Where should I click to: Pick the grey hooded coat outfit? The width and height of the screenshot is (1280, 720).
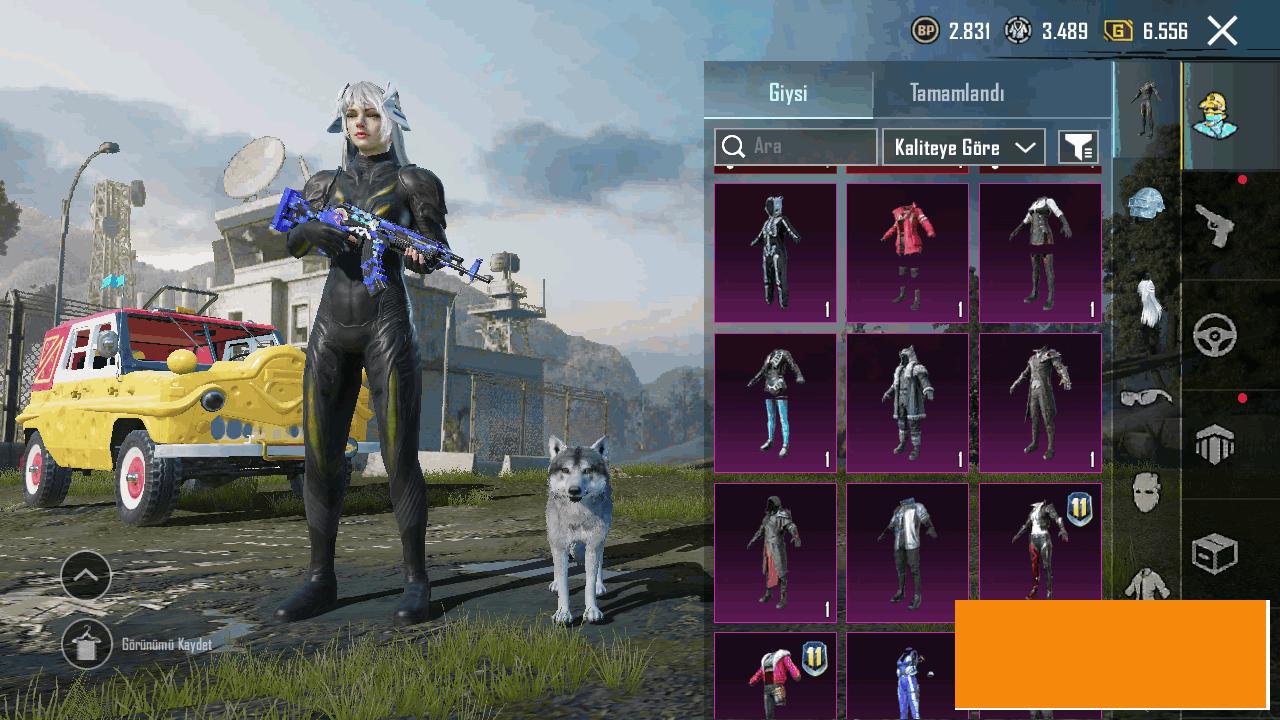[x=907, y=402]
